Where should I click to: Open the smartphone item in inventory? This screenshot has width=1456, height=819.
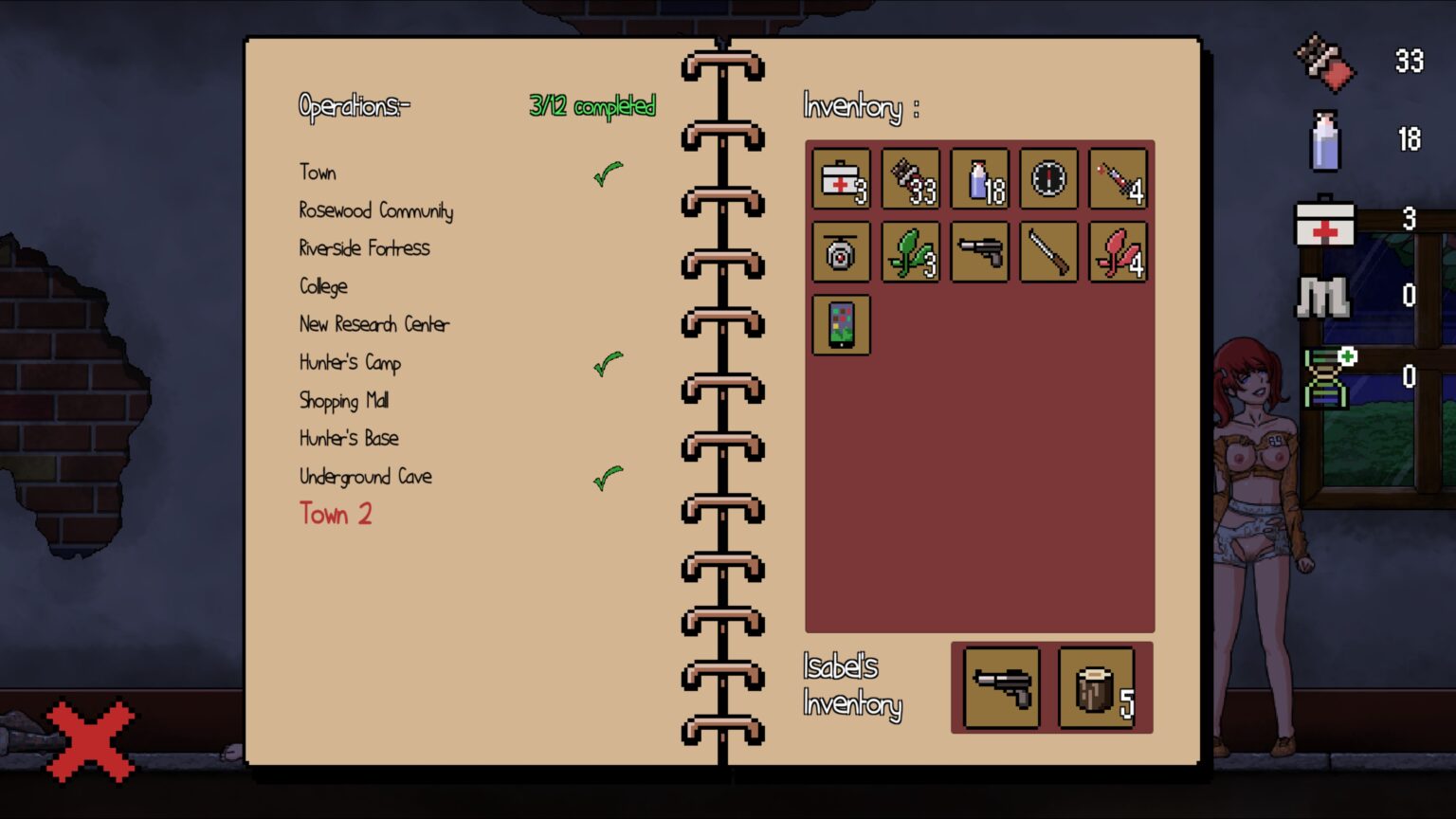pyautogui.click(x=840, y=323)
